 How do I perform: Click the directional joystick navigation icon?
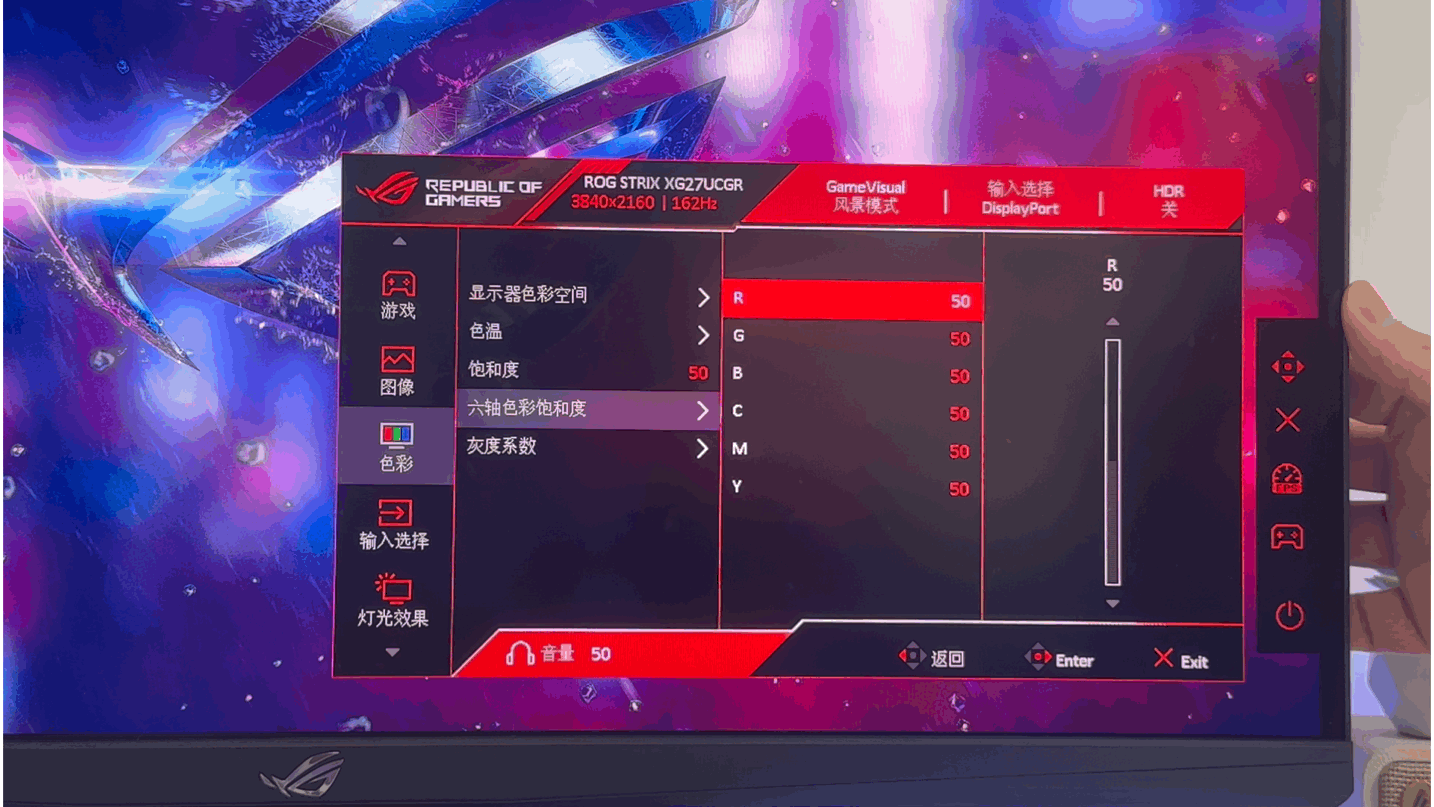pos(1286,368)
